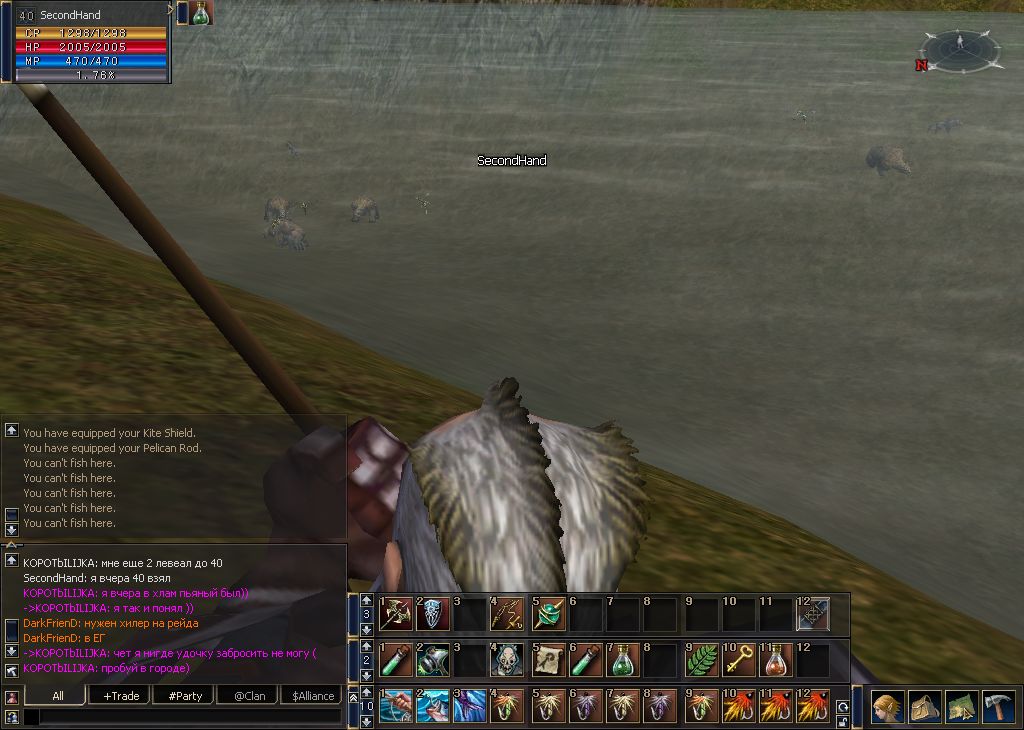Click the hammer system menu icon
Viewport: 1024px width, 730px height.
pos(998,706)
